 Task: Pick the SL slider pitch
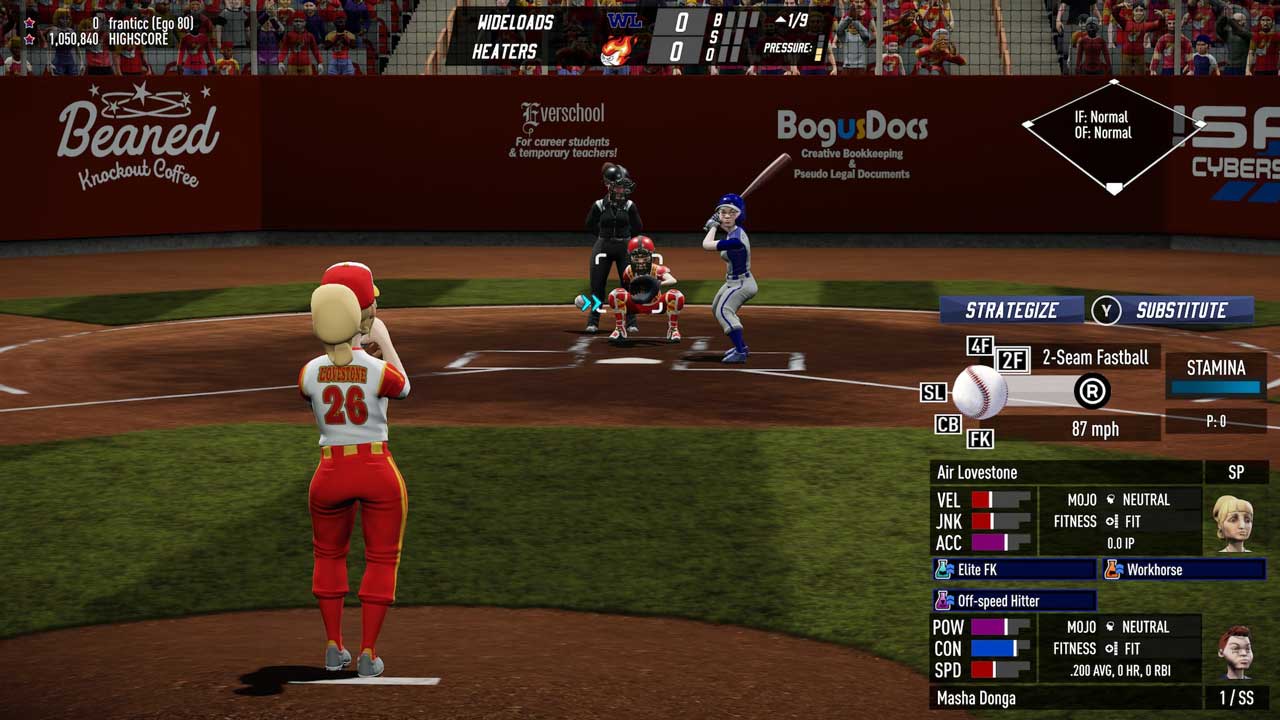click(933, 393)
